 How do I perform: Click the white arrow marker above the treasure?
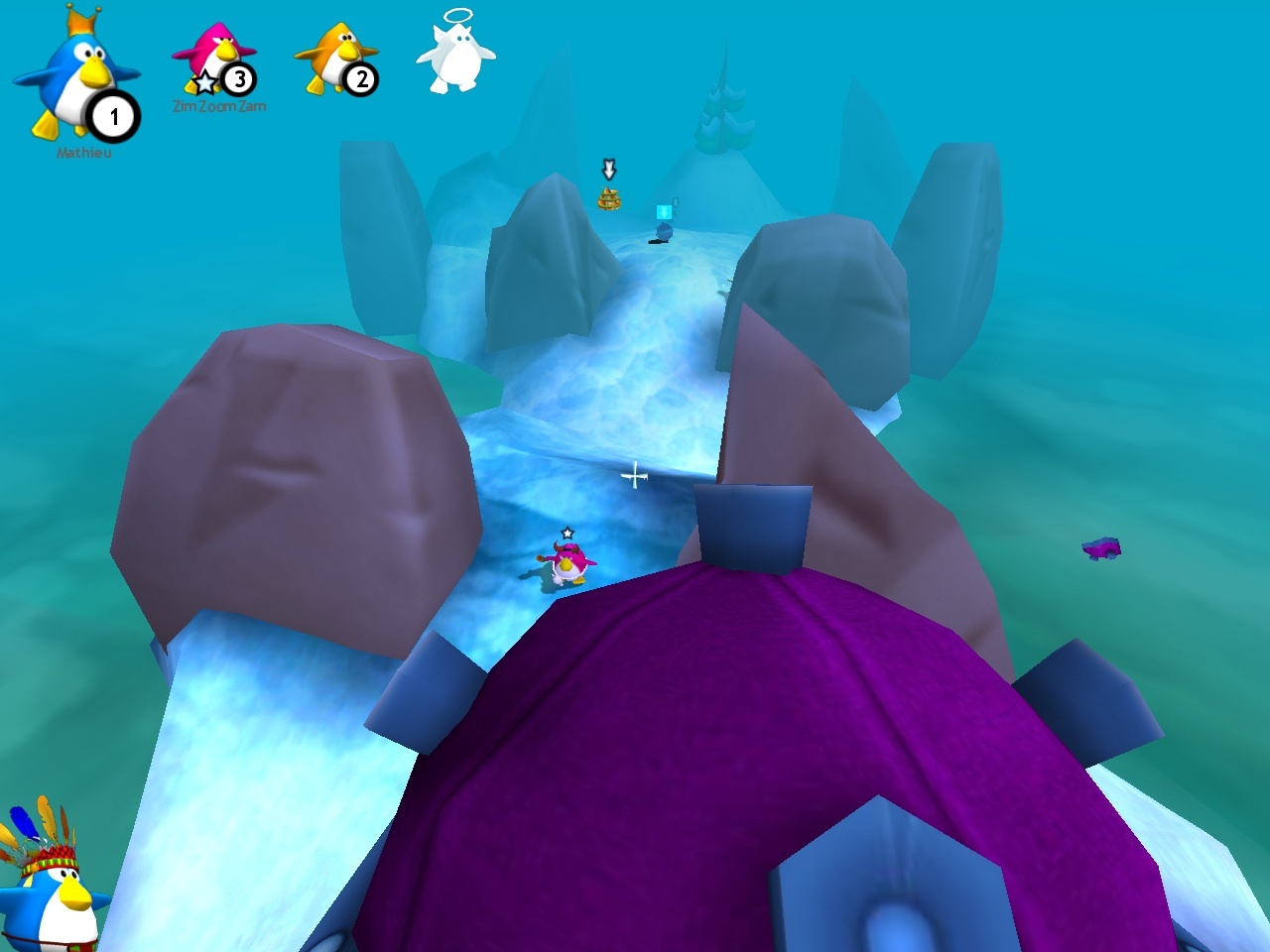[x=608, y=169]
